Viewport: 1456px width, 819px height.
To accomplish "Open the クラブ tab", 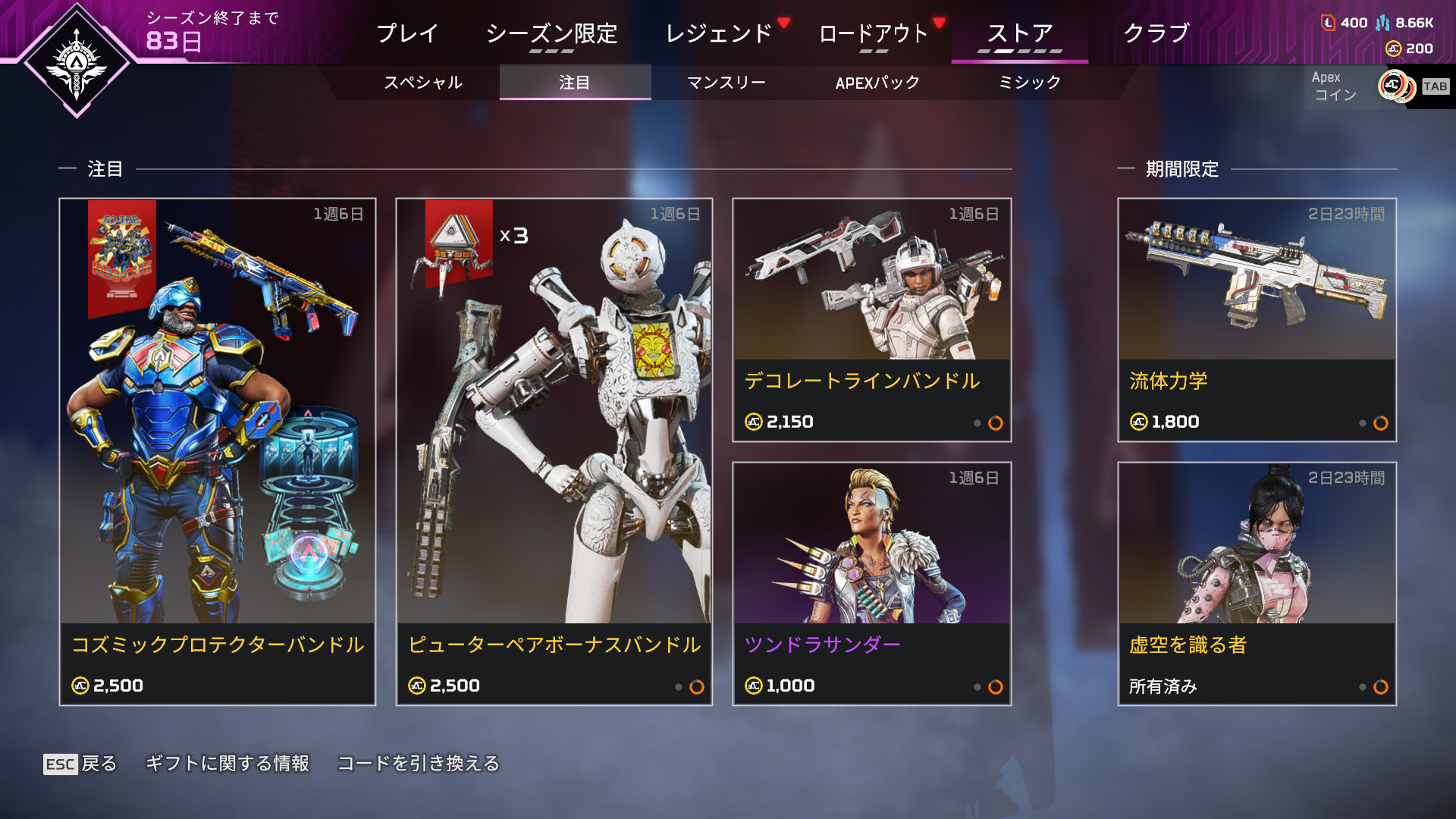I will pyautogui.click(x=1156, y=33).
